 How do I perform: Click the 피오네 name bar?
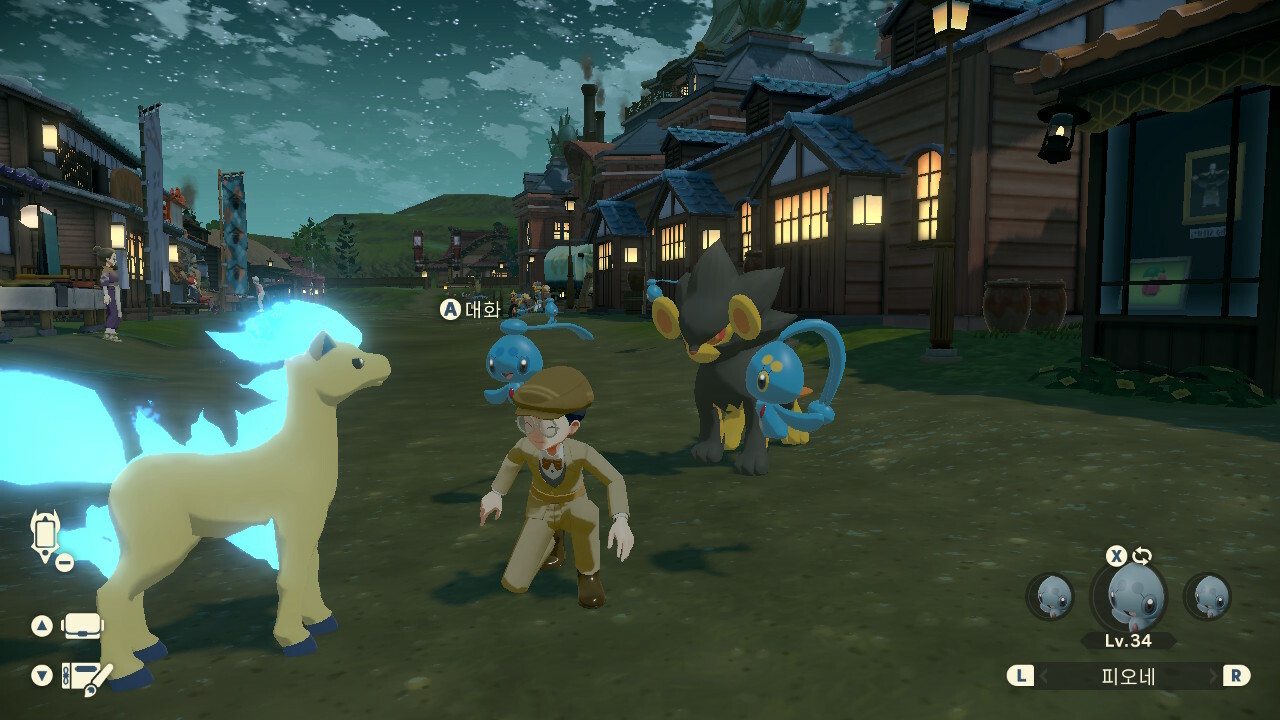pos(1128,676)
